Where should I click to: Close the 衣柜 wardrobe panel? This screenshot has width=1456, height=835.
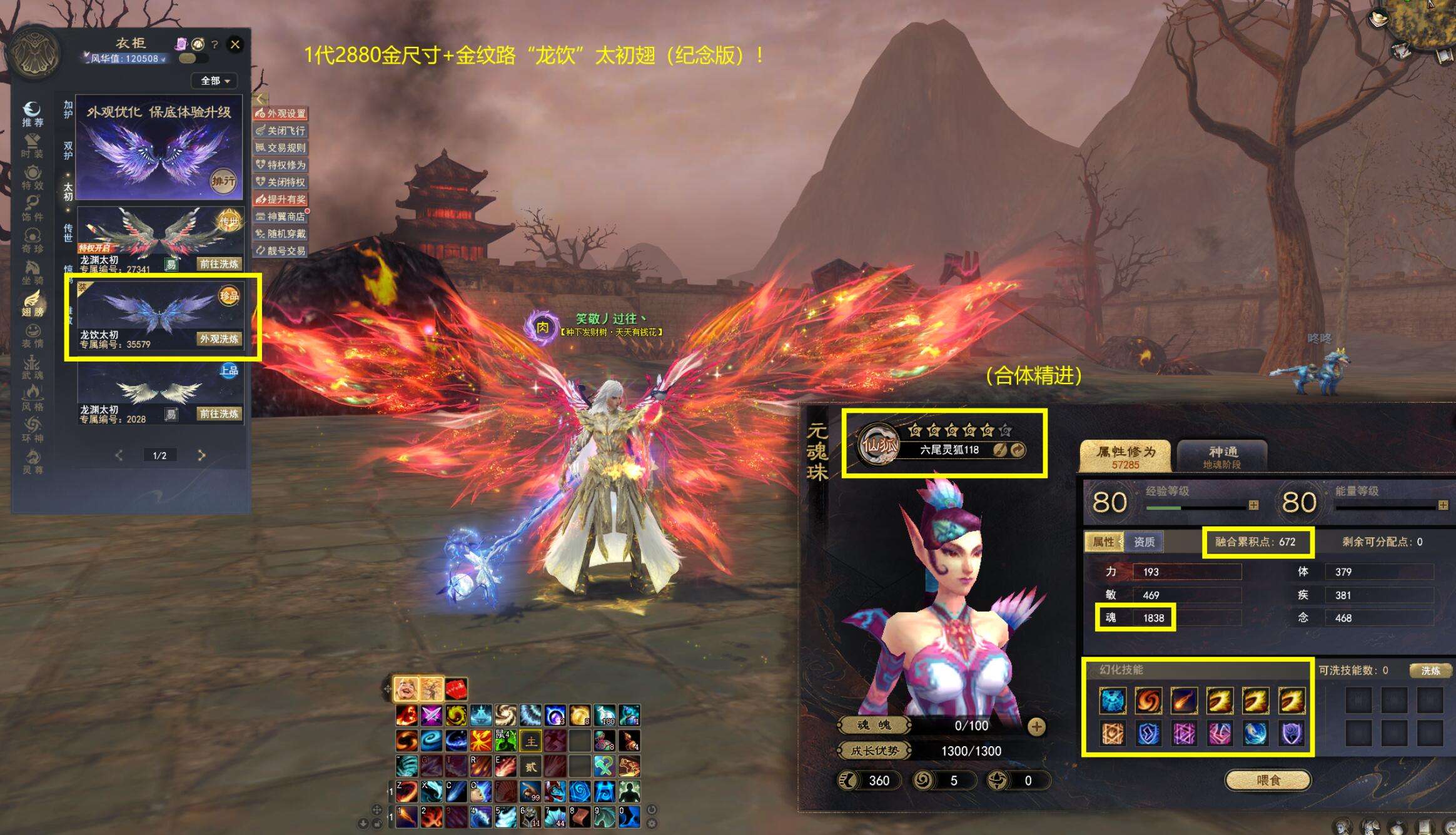235,44
